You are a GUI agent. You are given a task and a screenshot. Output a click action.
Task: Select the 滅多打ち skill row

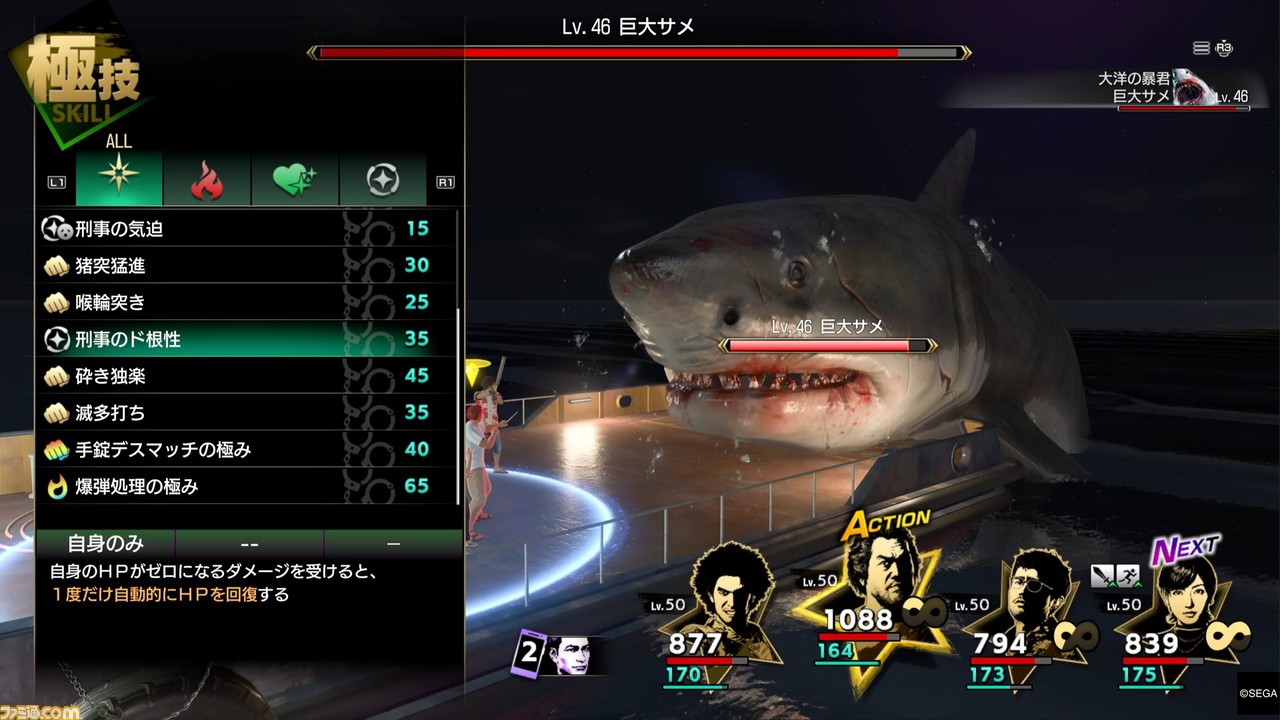tap(240, 413)
